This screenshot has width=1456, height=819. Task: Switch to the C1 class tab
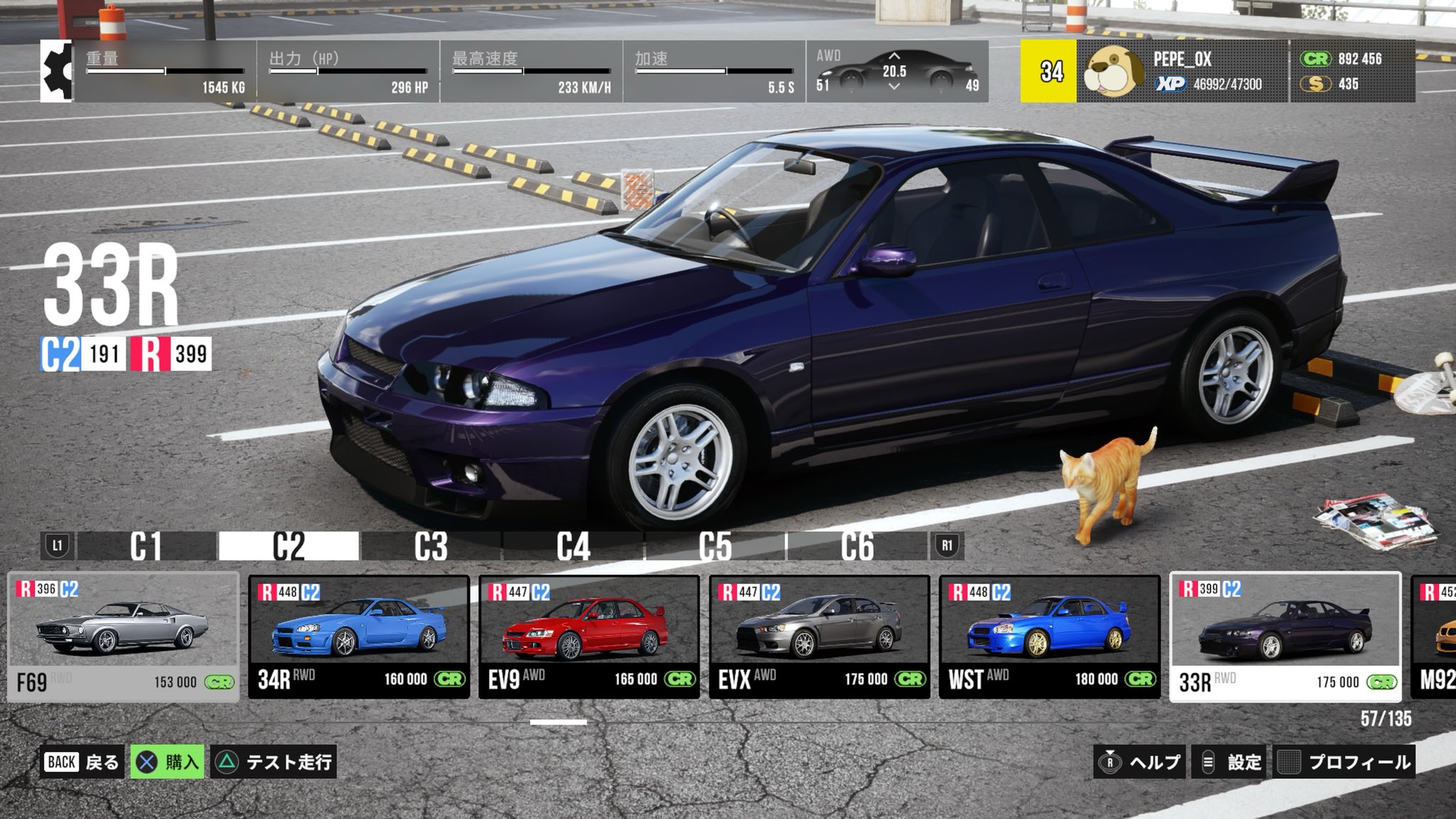click(x=146, y=546)
